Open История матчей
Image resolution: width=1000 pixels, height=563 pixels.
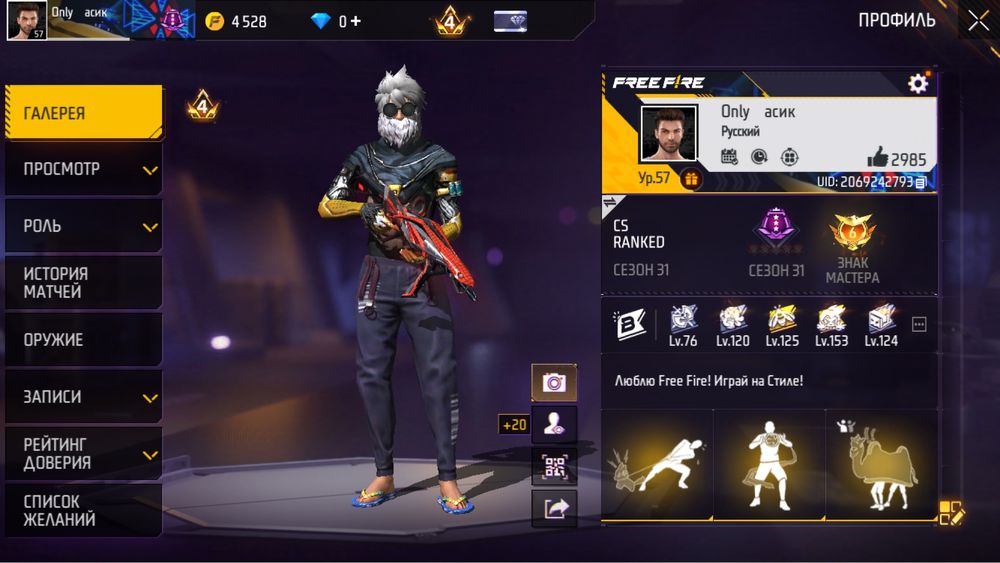coord(82,283)
